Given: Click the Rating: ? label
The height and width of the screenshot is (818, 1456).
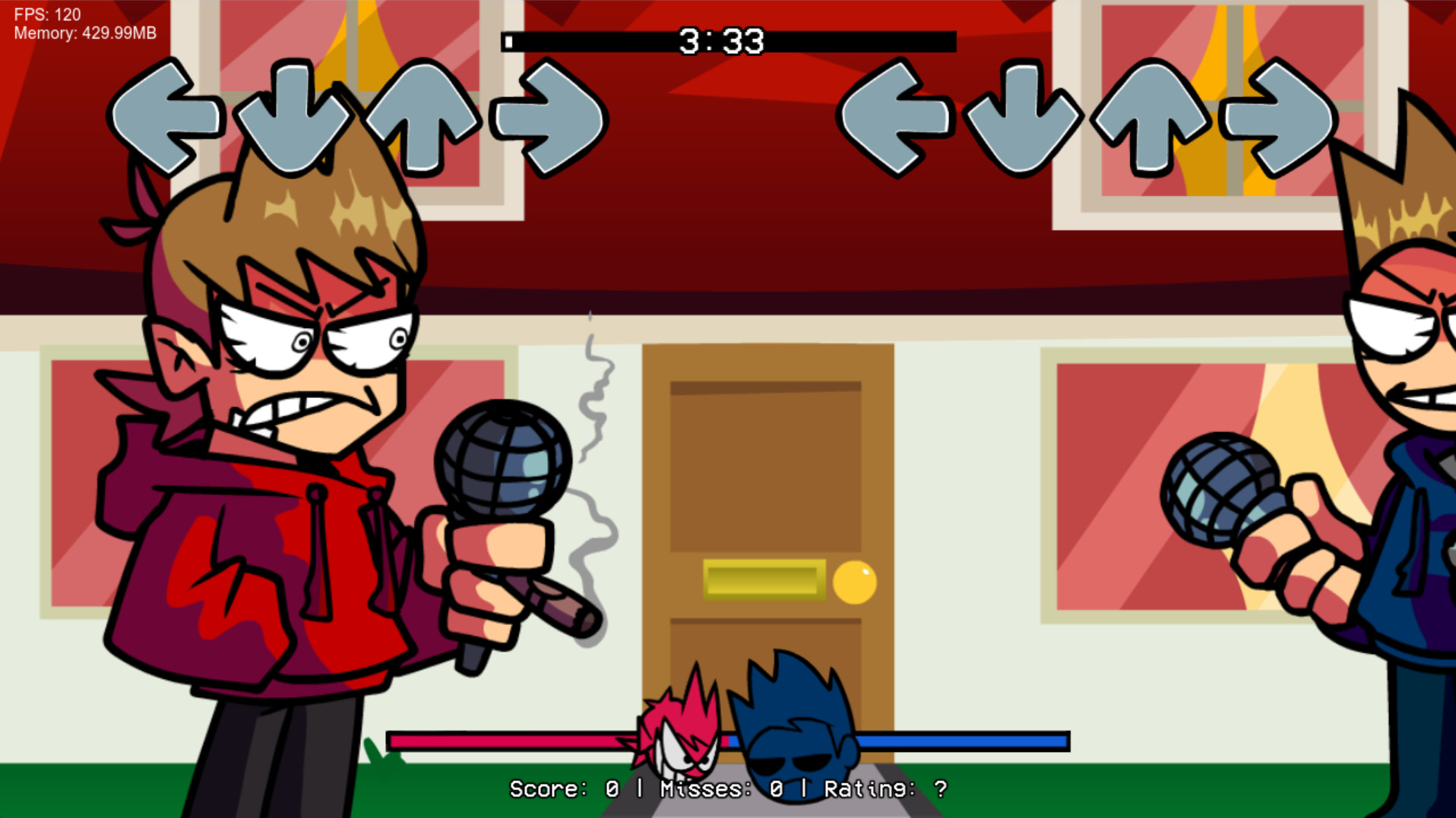Looking at the screenshot, I should [x=885, y=790].
